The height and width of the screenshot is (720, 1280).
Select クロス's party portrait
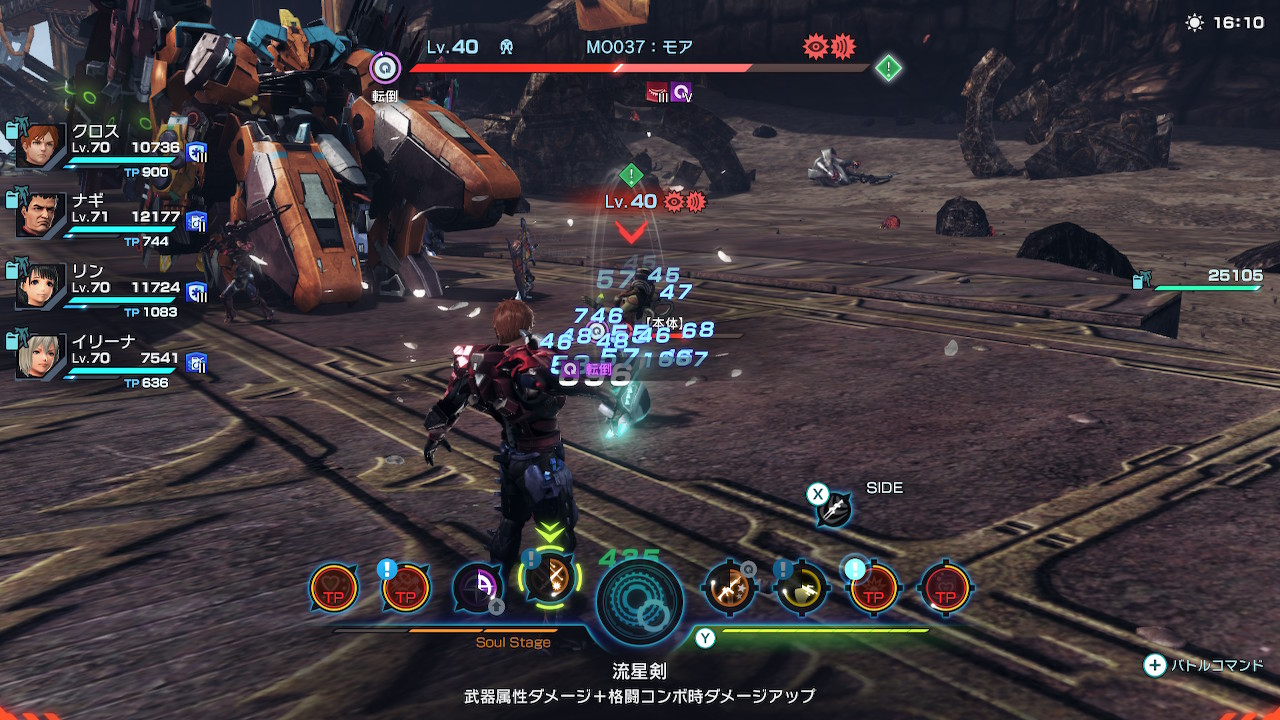click(x=41, y=147)
